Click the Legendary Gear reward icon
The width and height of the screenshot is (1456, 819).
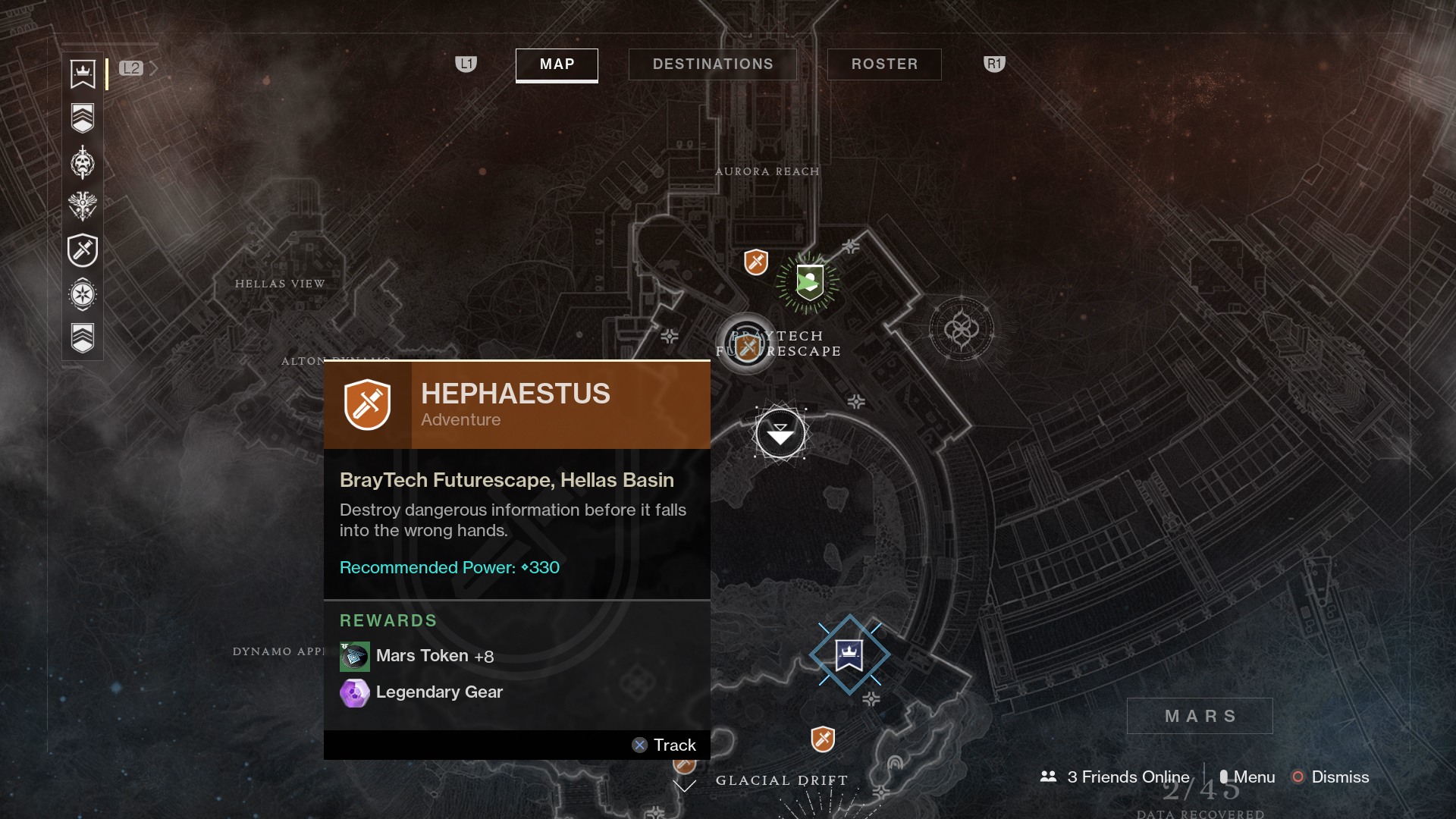tap(354, 692)
